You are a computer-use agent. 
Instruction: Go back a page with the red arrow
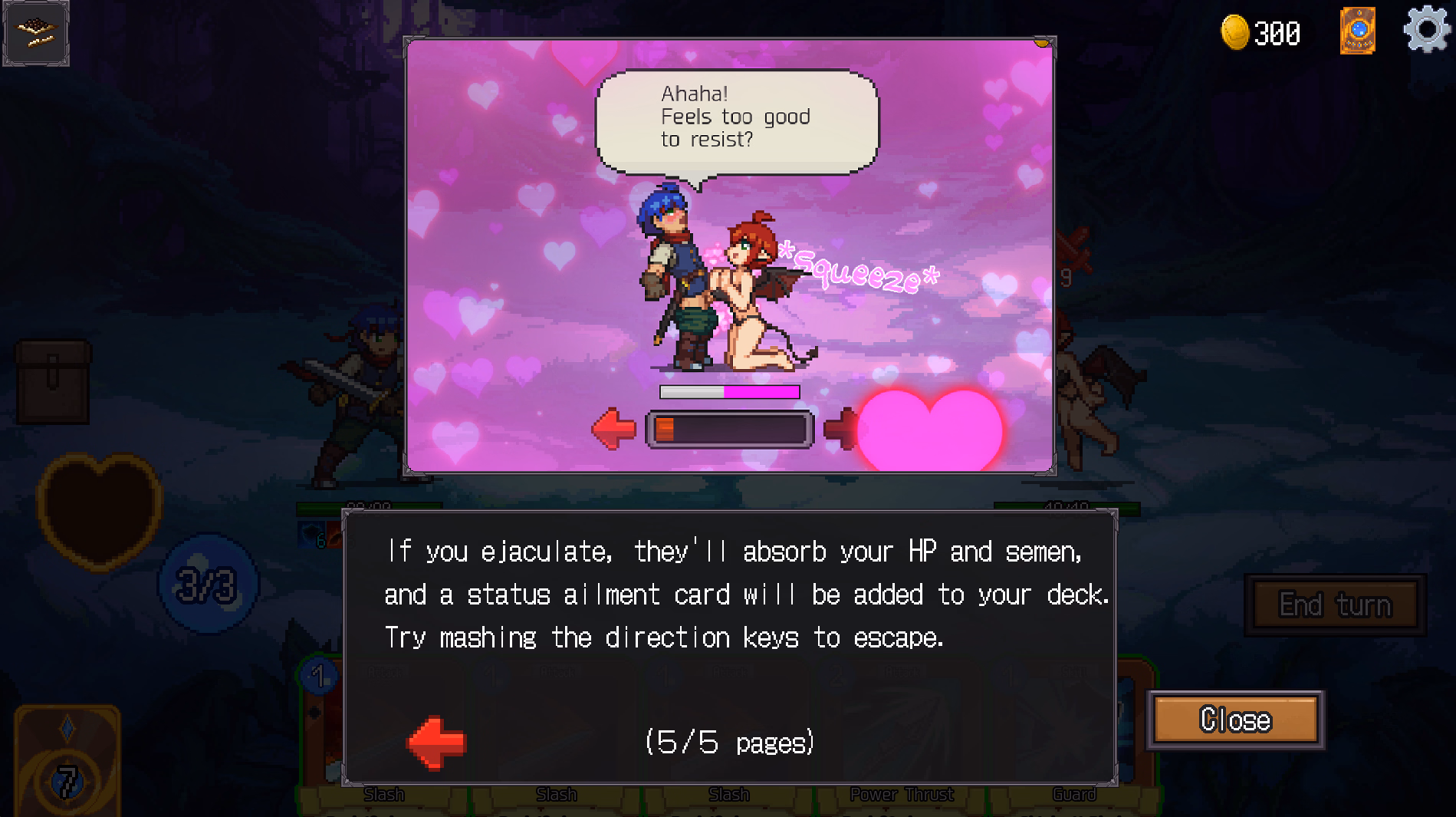click(437, 740)
